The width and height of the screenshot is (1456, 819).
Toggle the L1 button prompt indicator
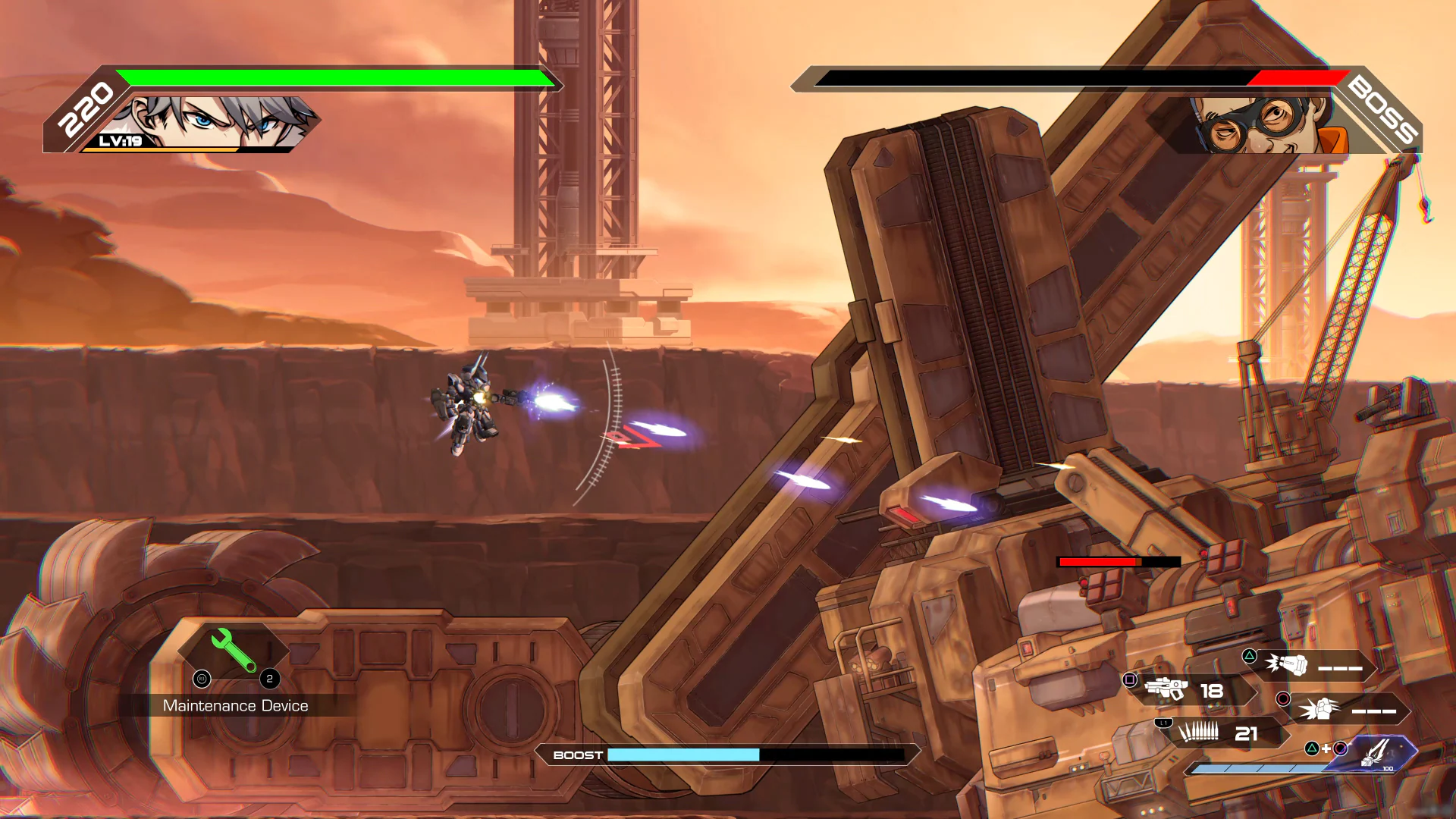[1163, 723]
